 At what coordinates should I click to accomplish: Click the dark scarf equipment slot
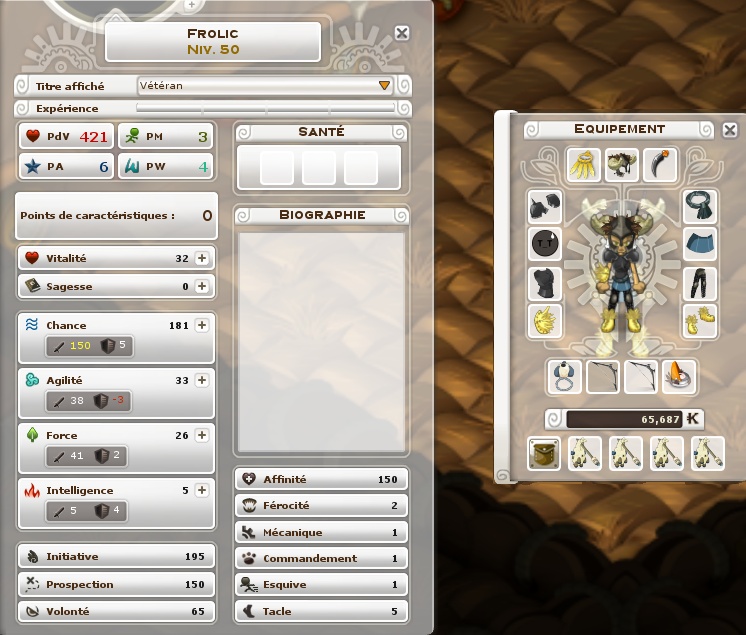pos(699,207)
